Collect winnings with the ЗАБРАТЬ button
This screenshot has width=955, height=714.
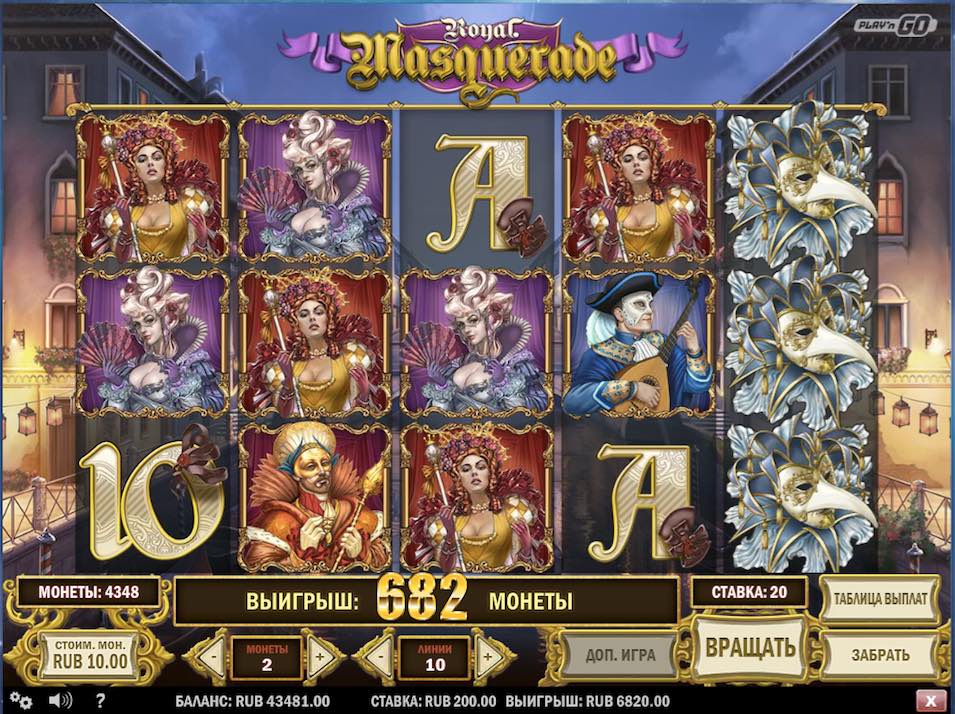point(880,655)
